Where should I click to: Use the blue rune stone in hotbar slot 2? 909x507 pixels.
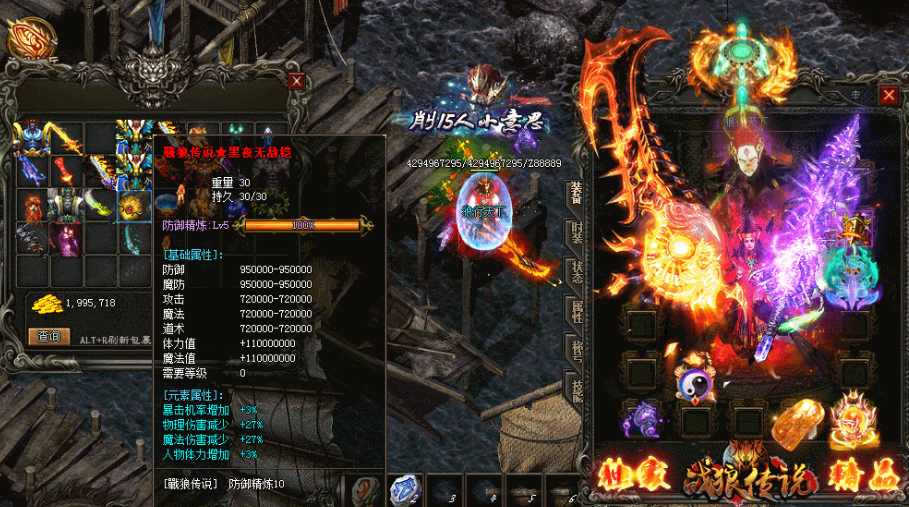click(x=404, y=487)
